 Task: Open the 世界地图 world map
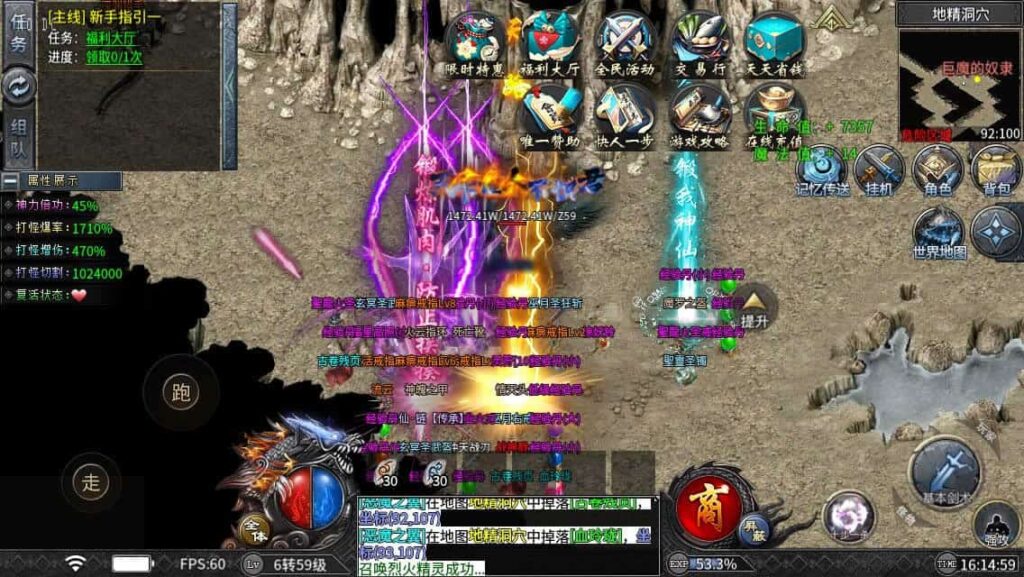(x=939, y=233)
